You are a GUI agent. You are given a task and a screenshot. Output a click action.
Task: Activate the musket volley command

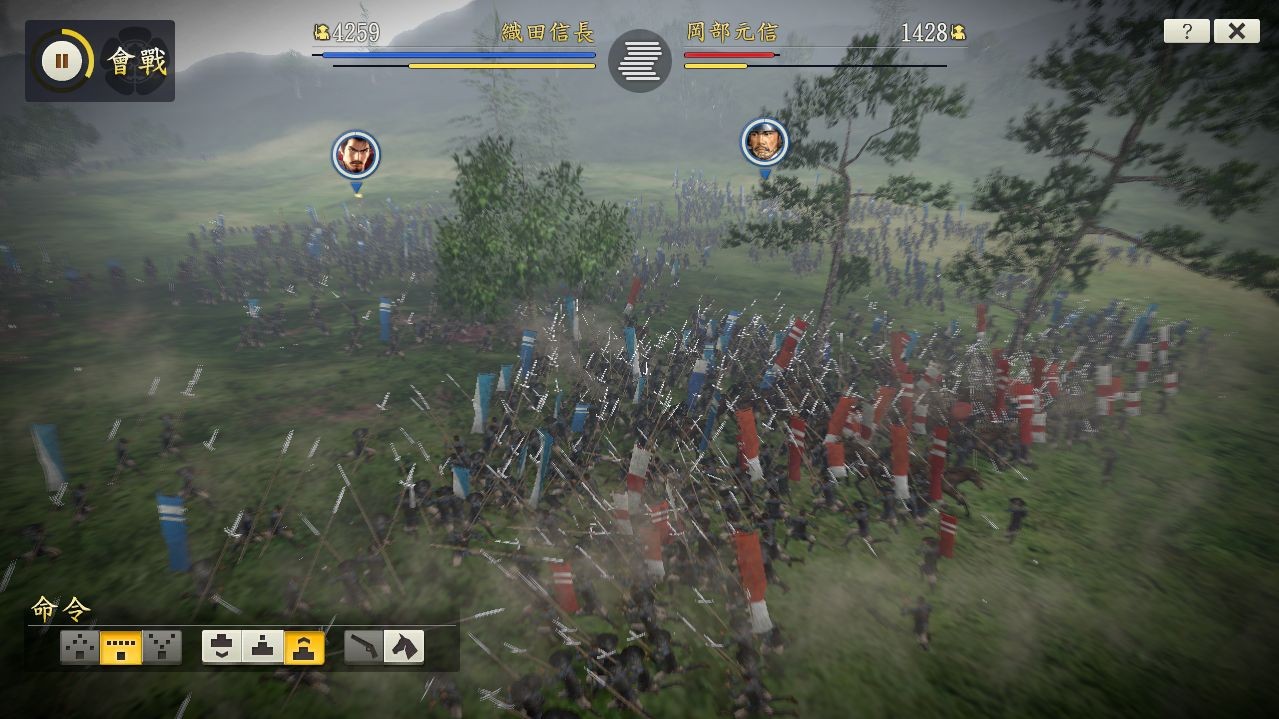click(x=364, y=647)
